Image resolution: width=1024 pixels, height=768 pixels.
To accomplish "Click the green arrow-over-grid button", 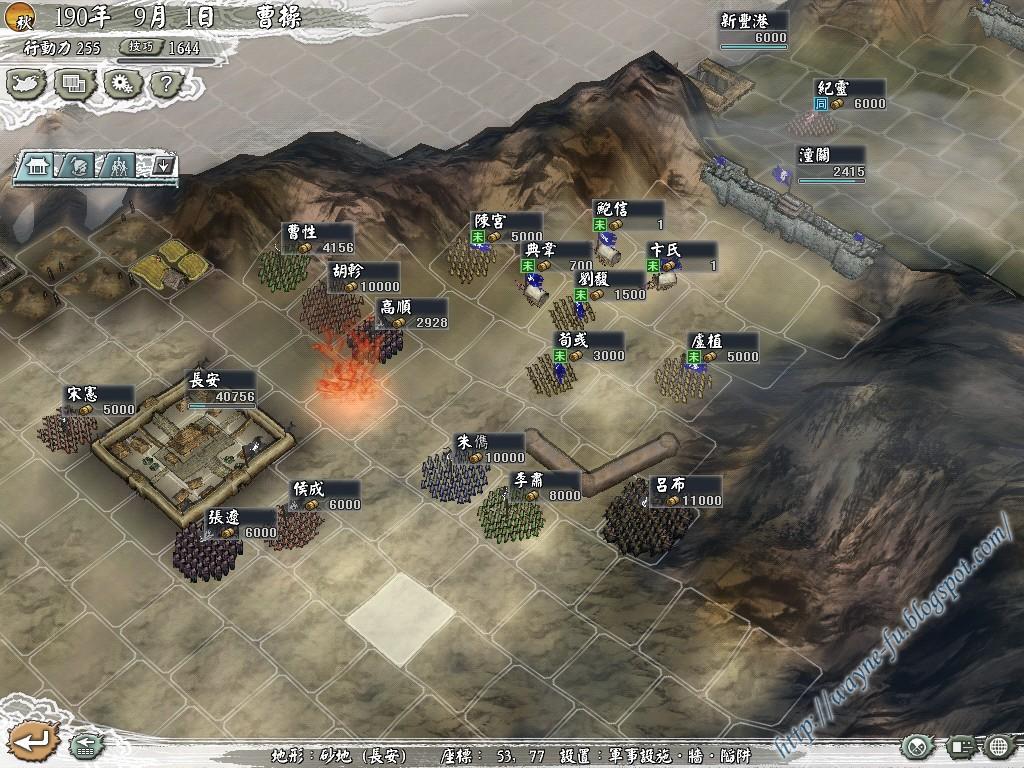I will tap(84, 745).
